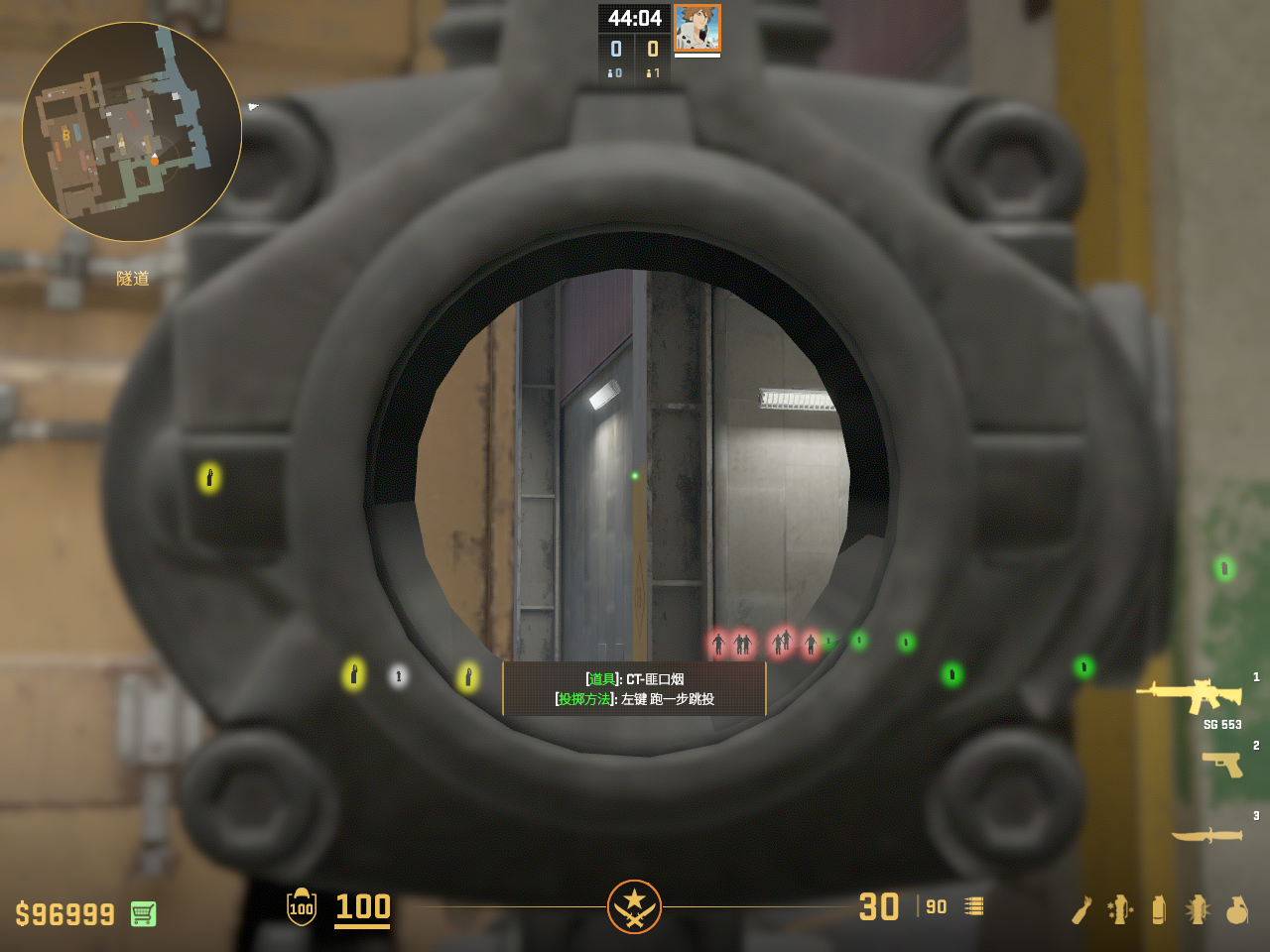Switch to the pistol weapon slot

[x=1222, y=765]
